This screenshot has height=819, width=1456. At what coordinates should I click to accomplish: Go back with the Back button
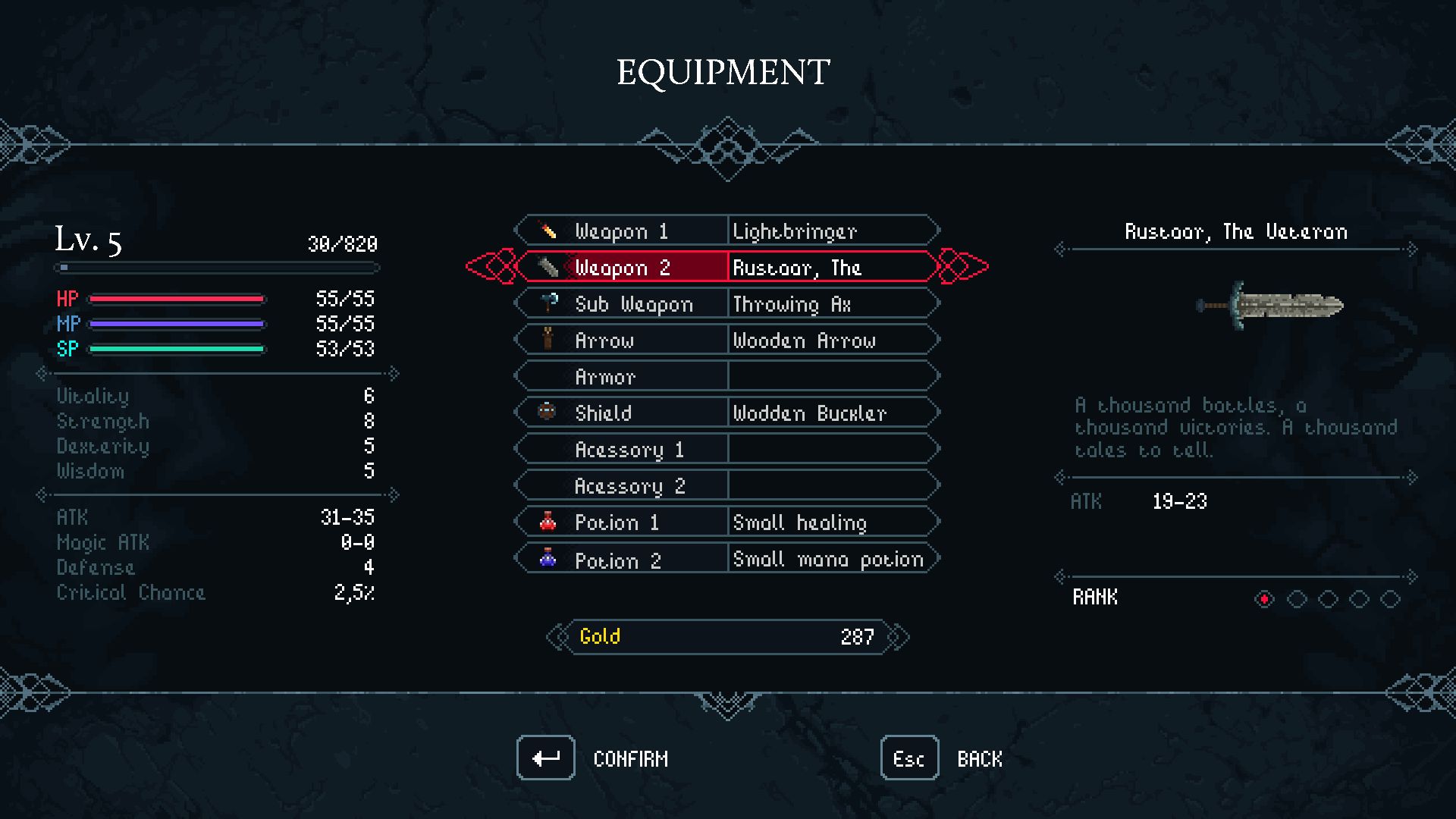tap(909, 758)
